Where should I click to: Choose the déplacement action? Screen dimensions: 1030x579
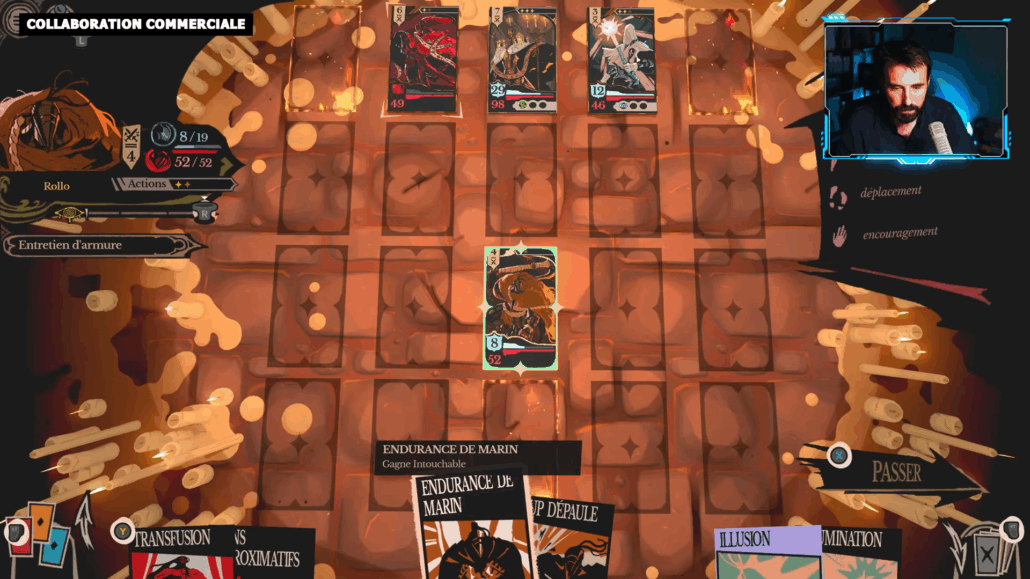pos(890,191)
